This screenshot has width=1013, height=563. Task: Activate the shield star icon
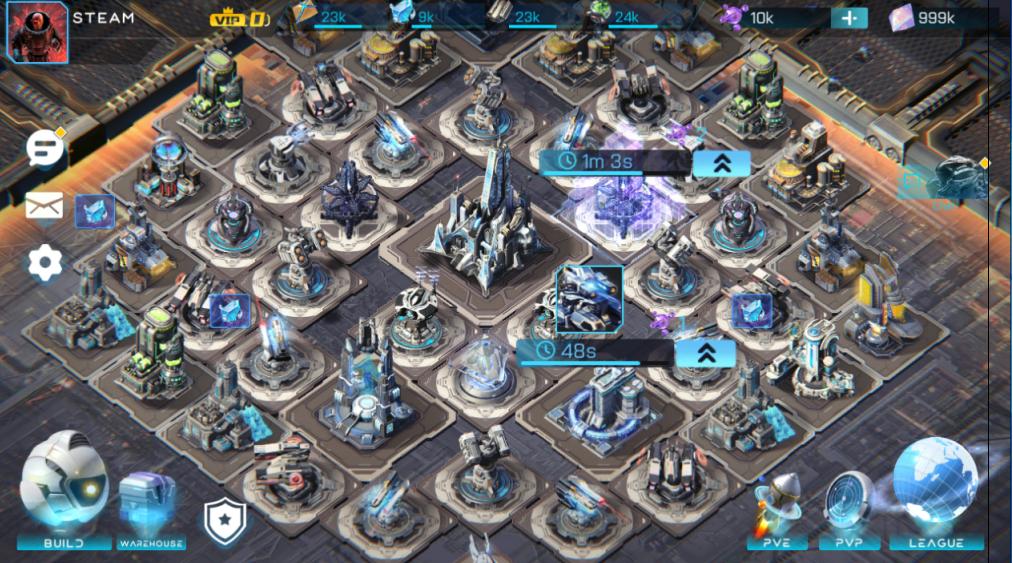coord(224,521)
